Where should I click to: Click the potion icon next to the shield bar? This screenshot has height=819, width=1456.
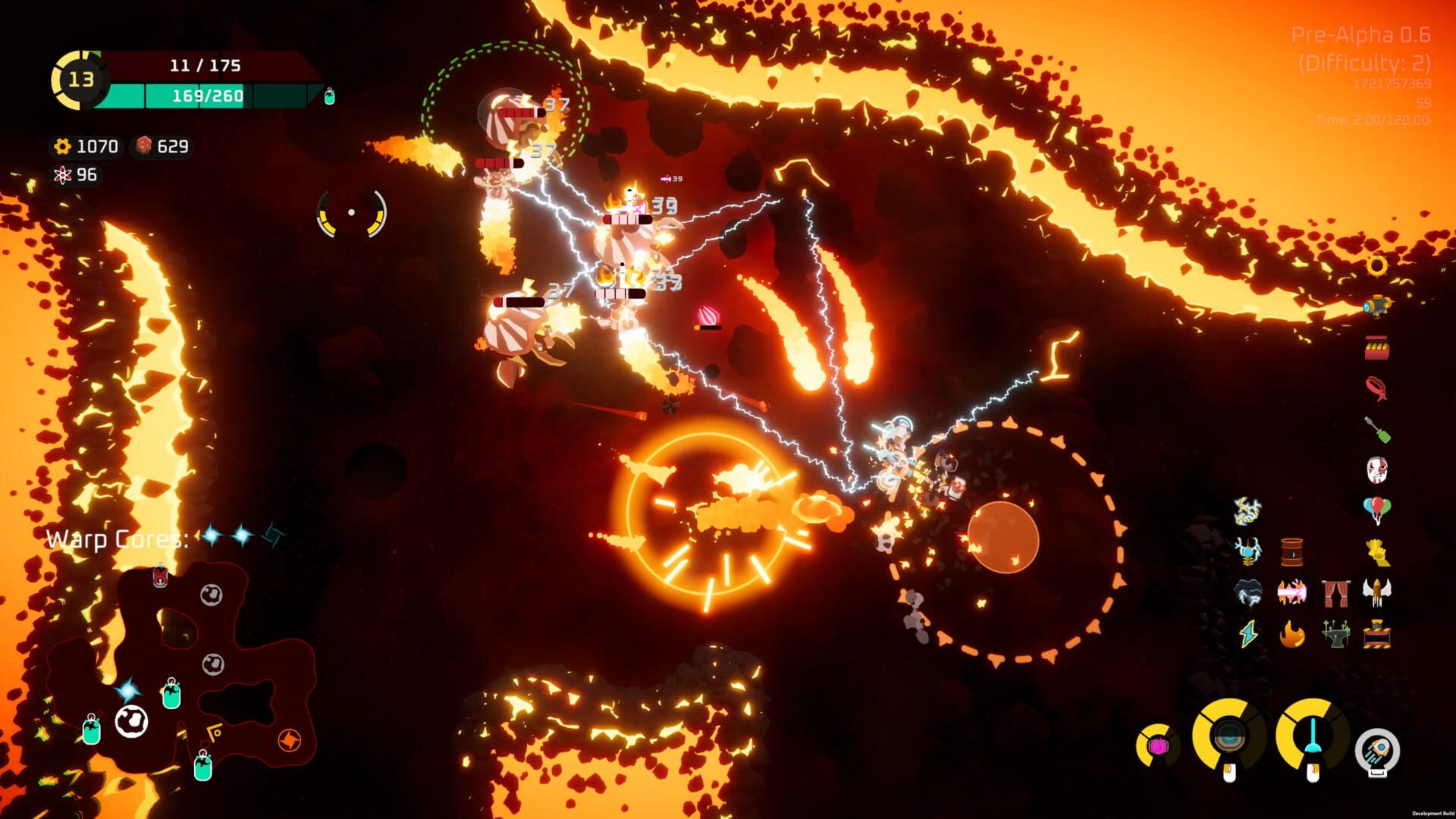click(x=330, y=96)
